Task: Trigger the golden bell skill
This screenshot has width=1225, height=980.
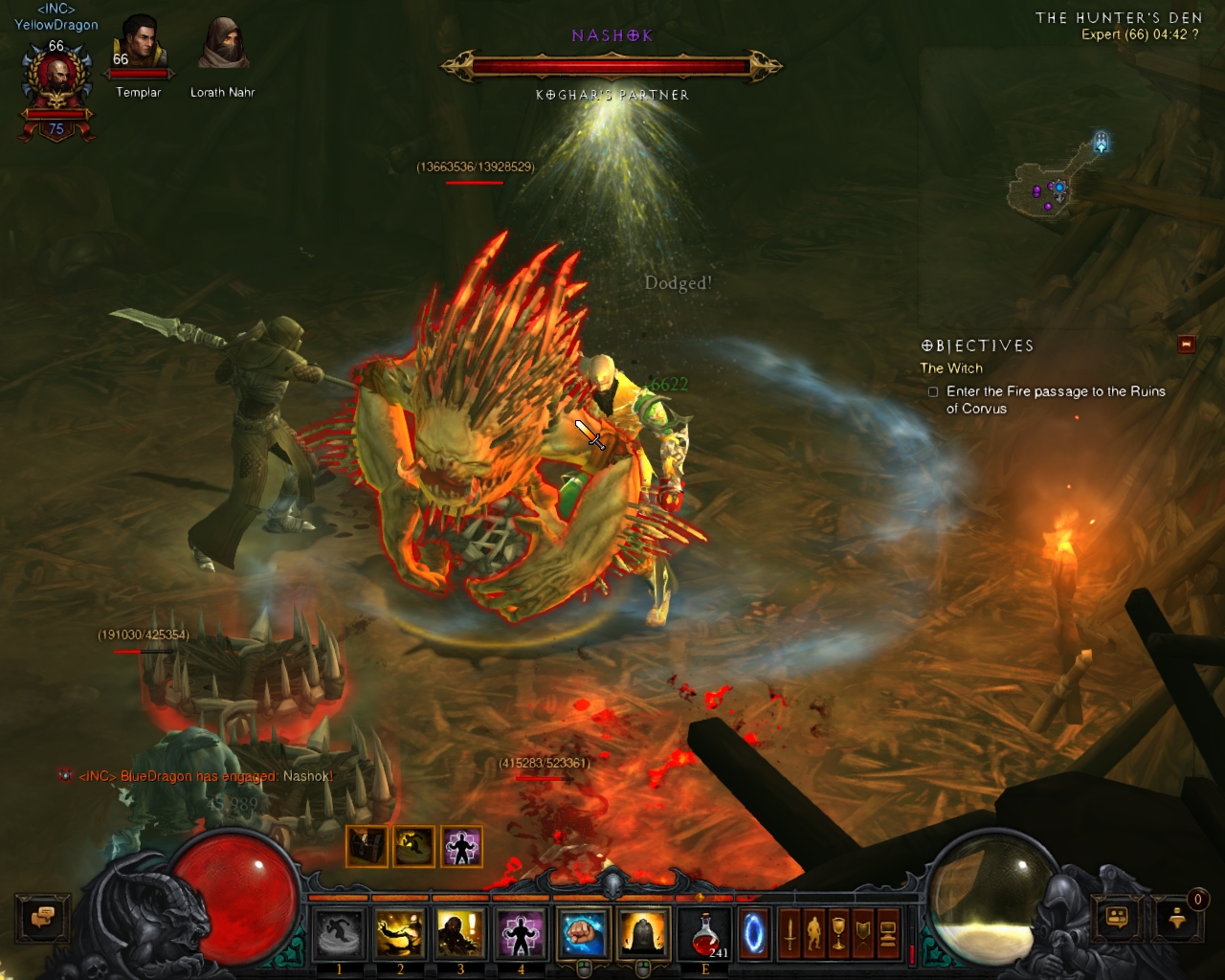Action: click(x=643, y=933)
